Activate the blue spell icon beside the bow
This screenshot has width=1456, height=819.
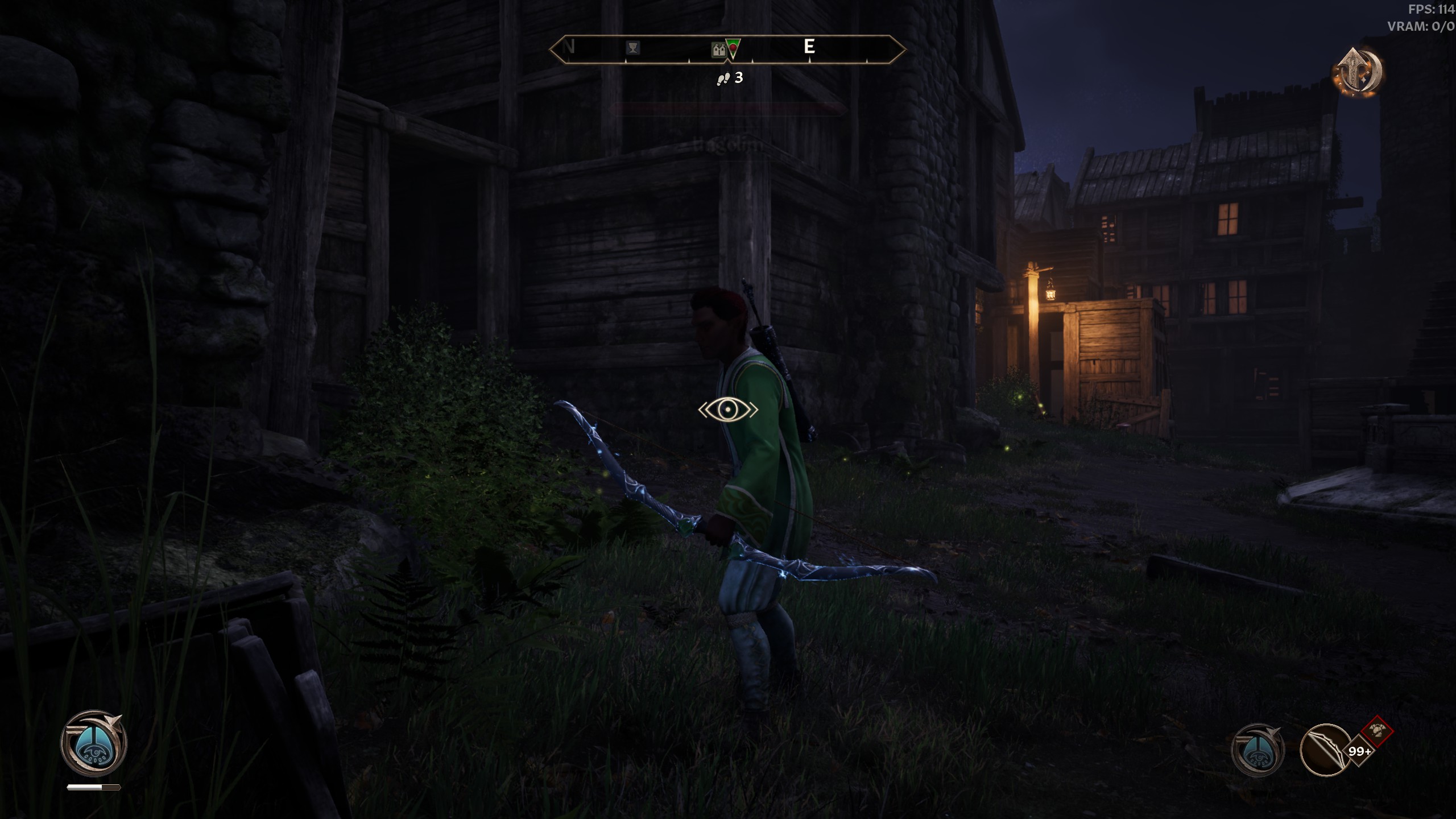(1258, 750)
